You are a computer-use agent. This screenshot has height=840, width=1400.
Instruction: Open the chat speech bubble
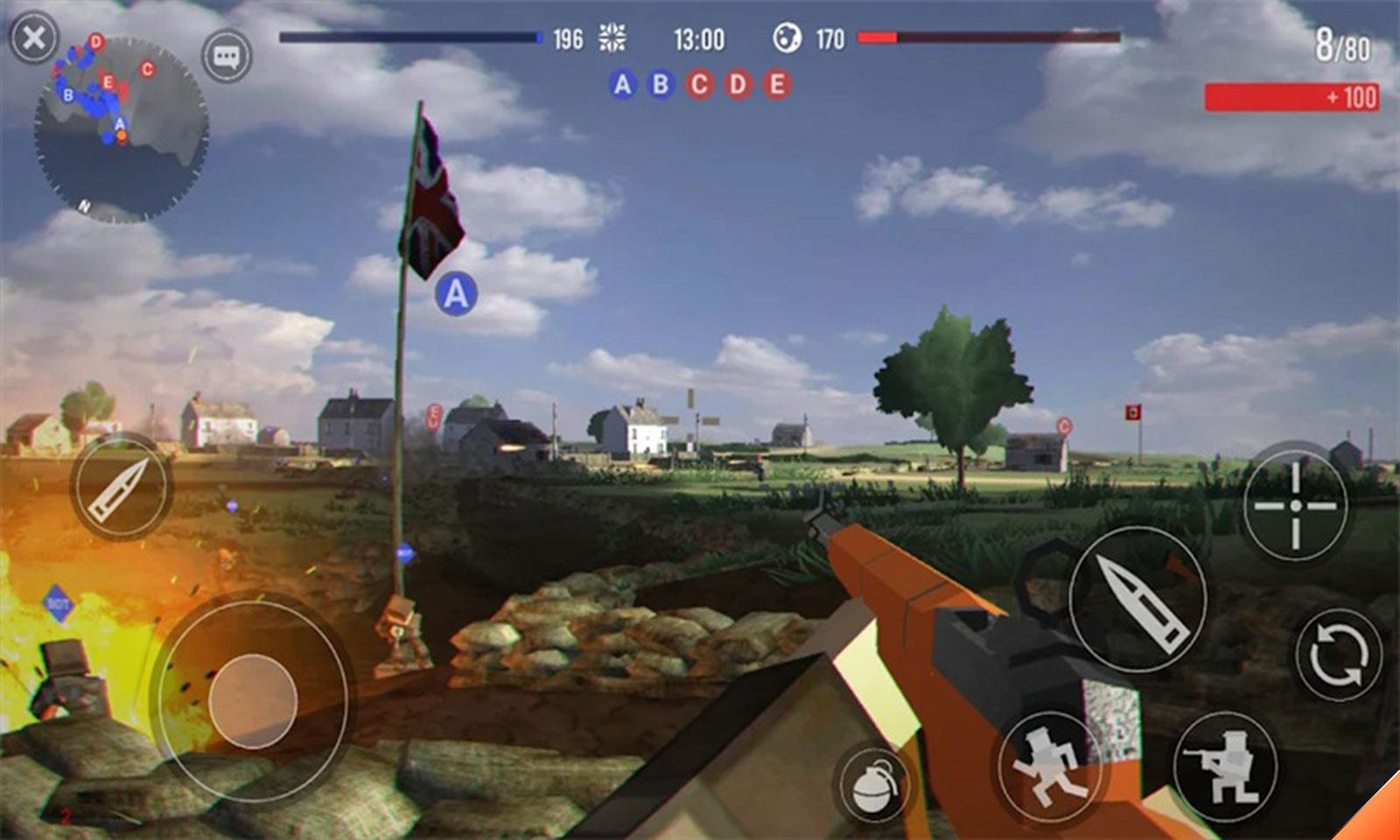pyautogui.click(x=227, y=58)
